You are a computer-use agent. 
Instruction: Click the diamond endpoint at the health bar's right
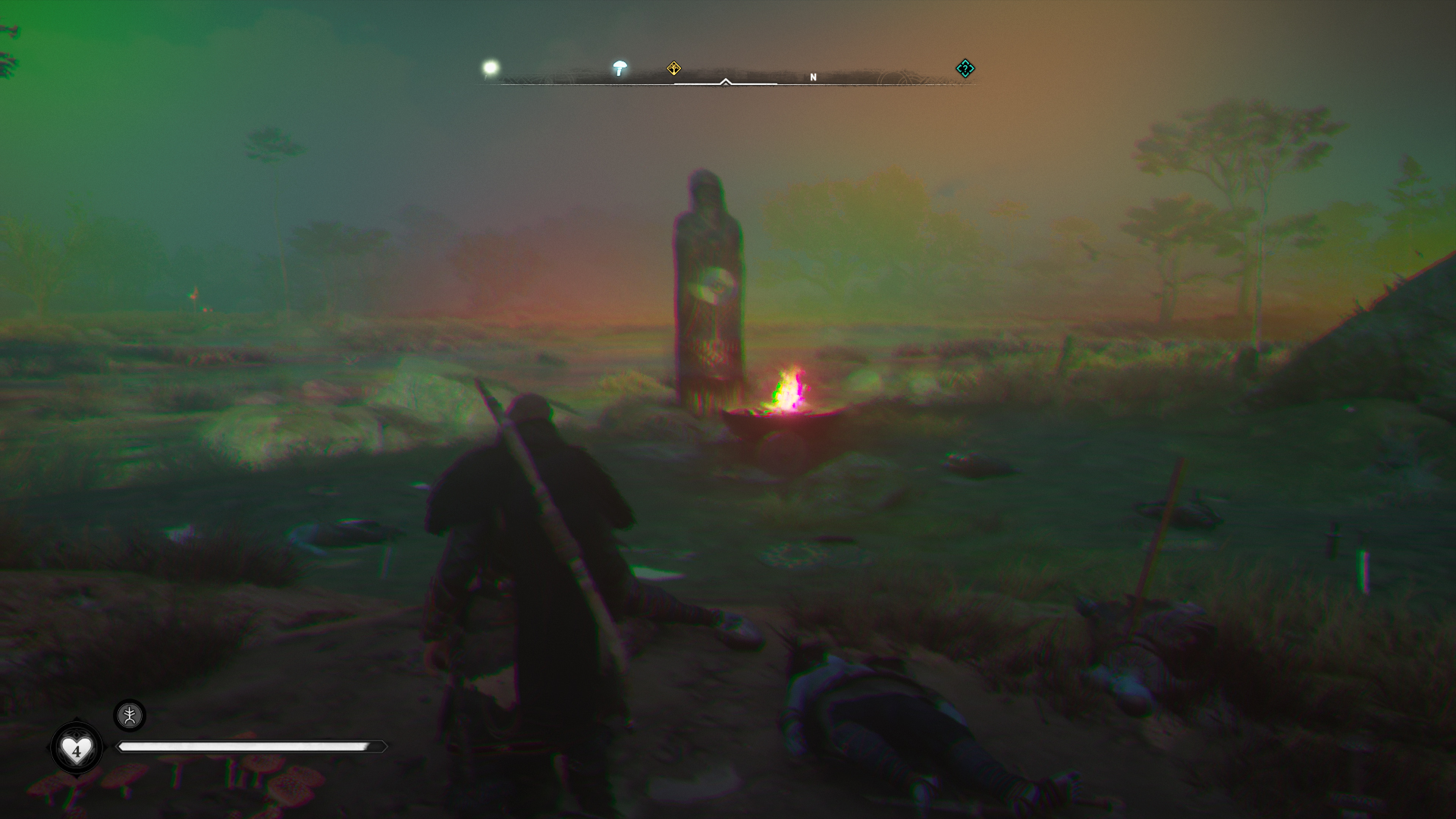384,746
